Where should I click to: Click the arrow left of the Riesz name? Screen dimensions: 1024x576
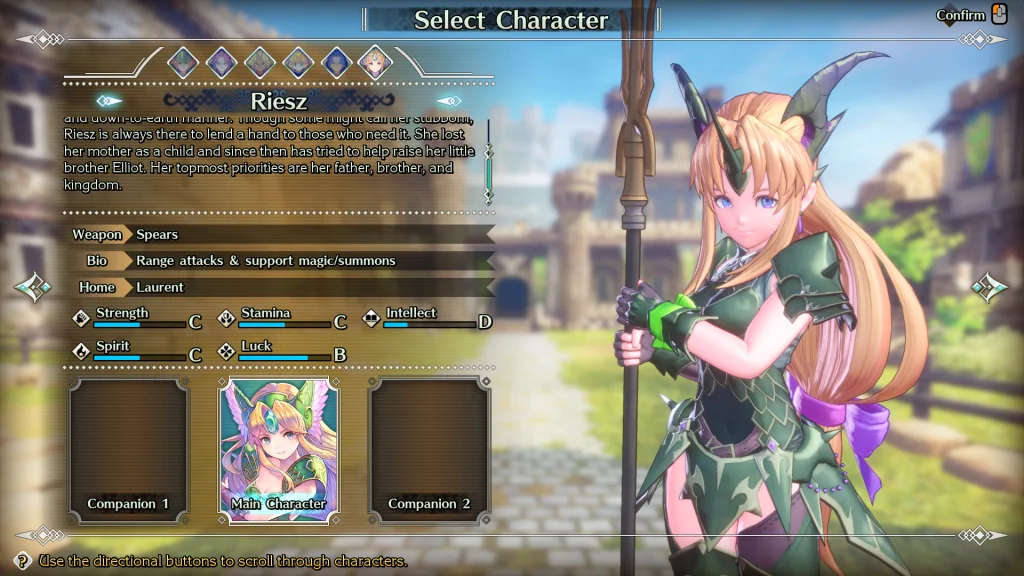[x=109, y=101]
